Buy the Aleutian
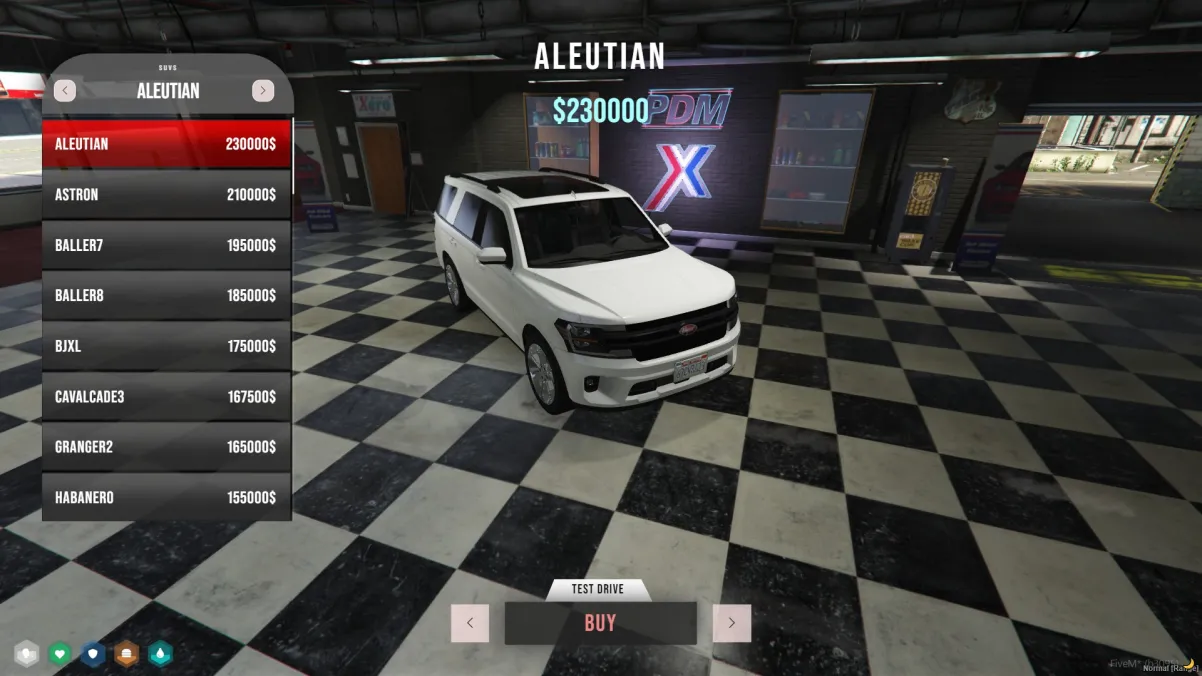Viewport: 1202px width, 676px height. coord(600,623)
